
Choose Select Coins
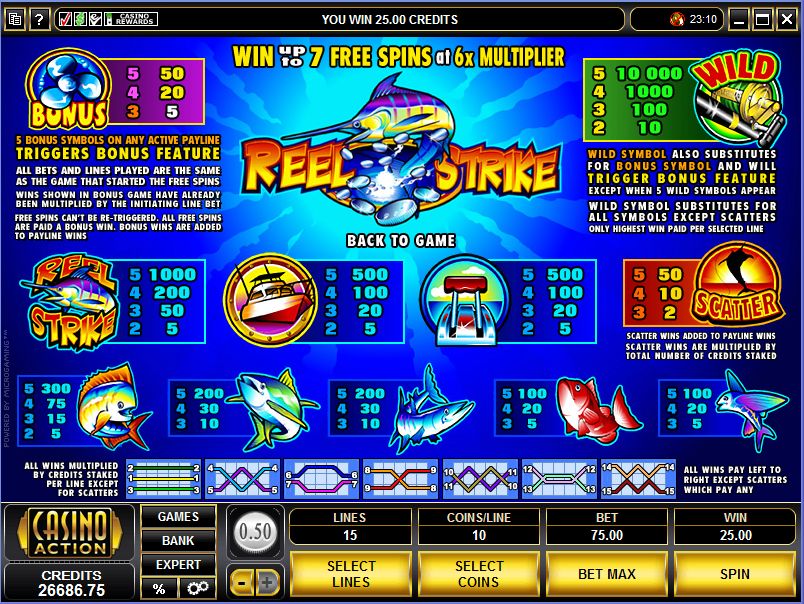pos(478,574)
